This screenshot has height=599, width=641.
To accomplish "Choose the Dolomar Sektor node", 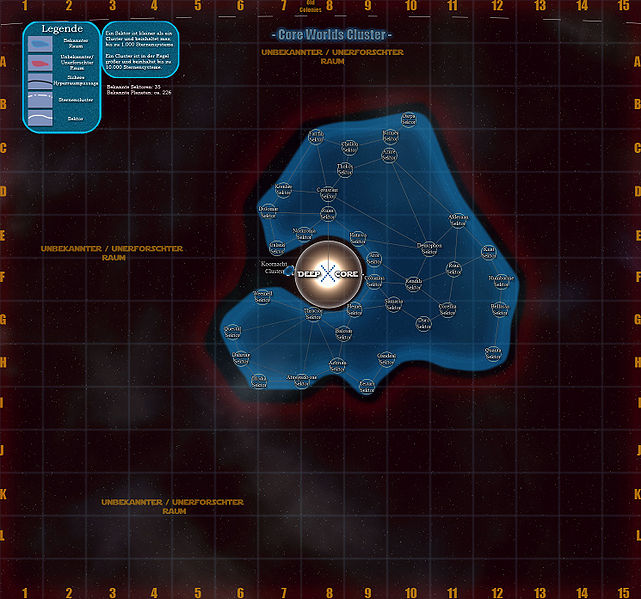I will pos(268,212).
